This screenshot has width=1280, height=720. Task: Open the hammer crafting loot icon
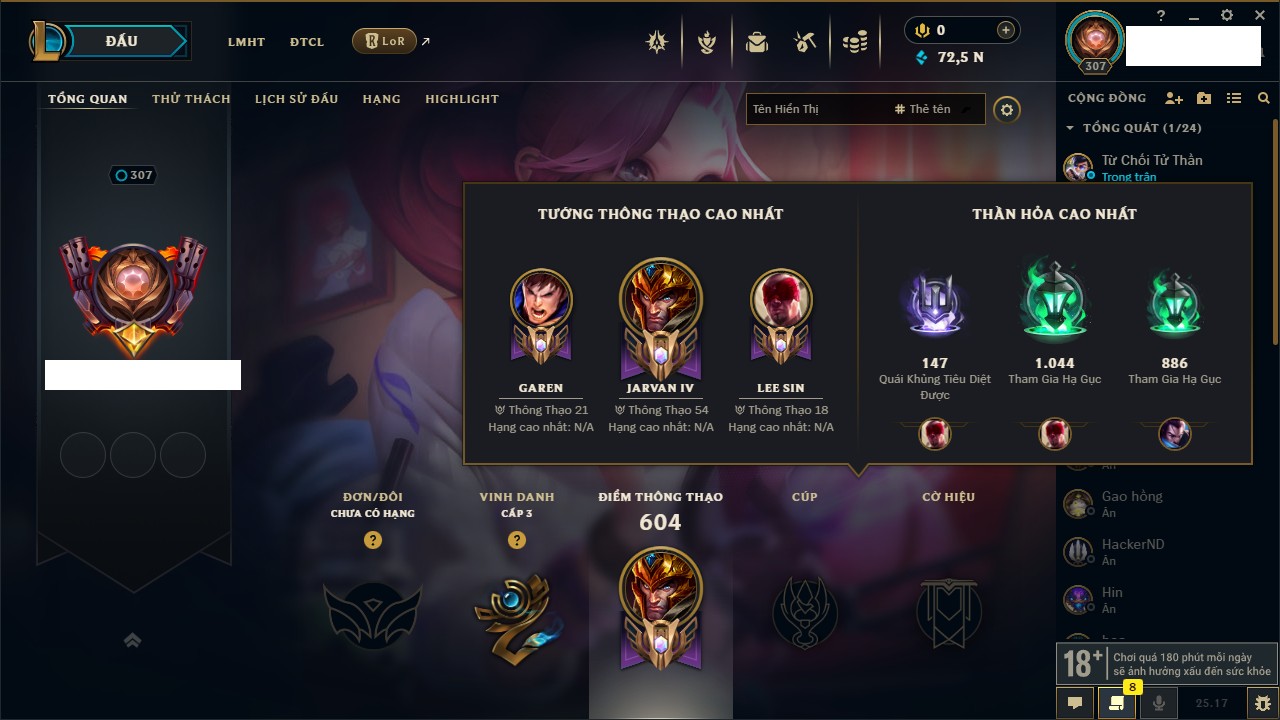805,42
